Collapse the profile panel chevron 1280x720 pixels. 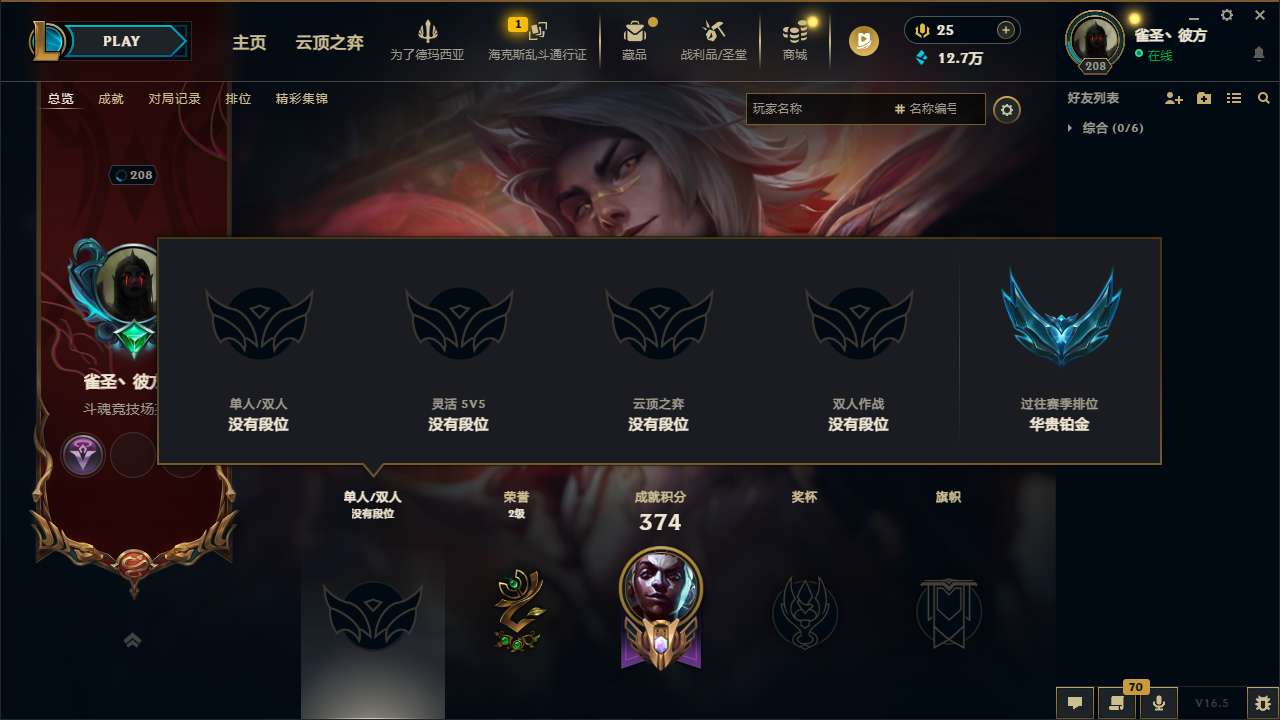tap(131, 639)
